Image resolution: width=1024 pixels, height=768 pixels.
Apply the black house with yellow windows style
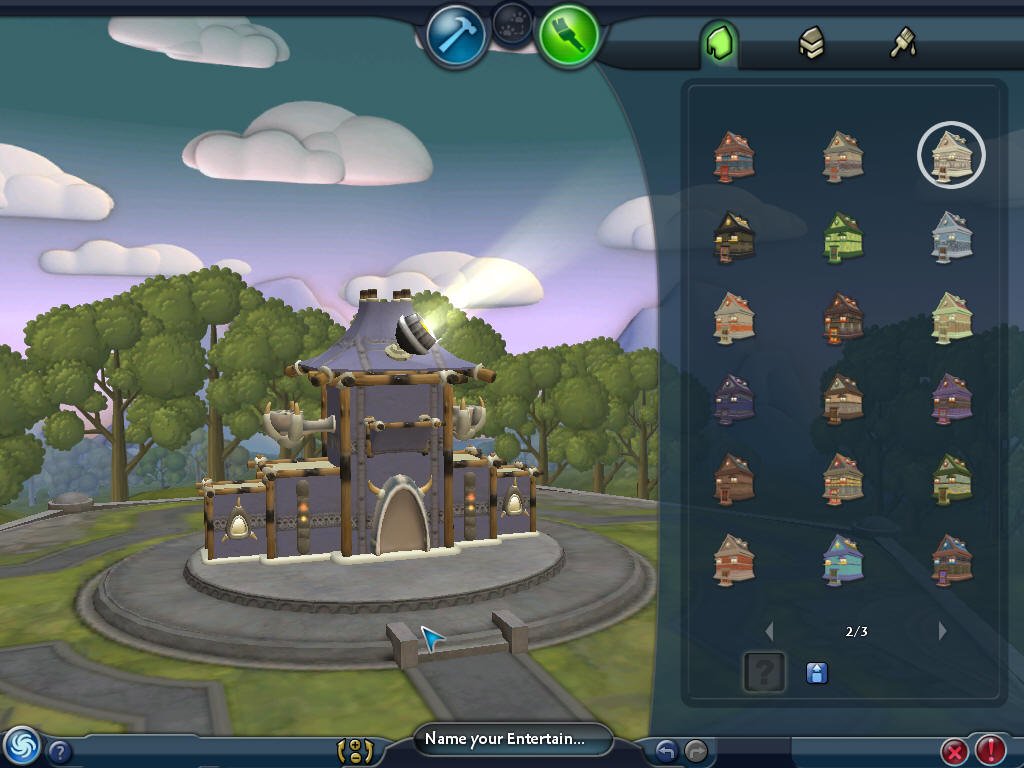(x=734, y=237)
